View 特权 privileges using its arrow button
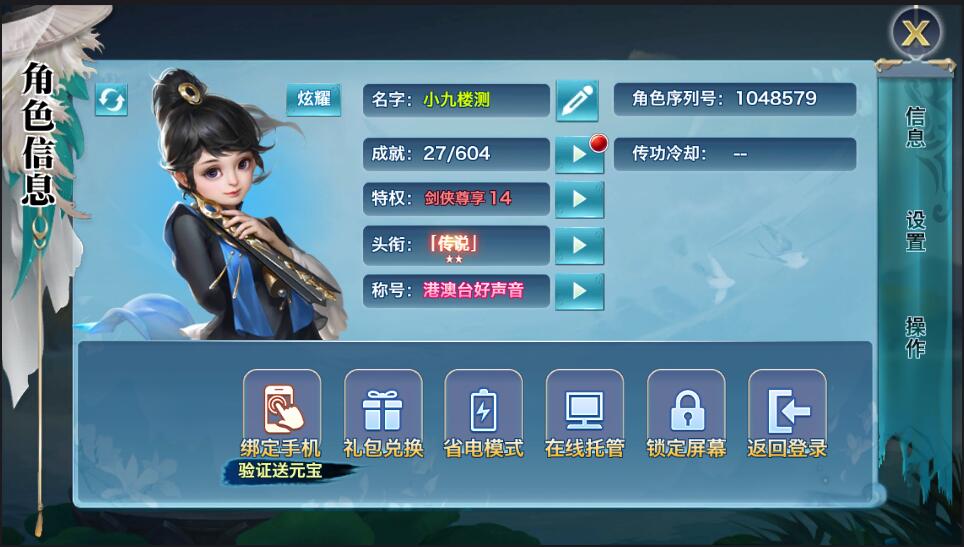Screen dimensions: 964x547 579,199
